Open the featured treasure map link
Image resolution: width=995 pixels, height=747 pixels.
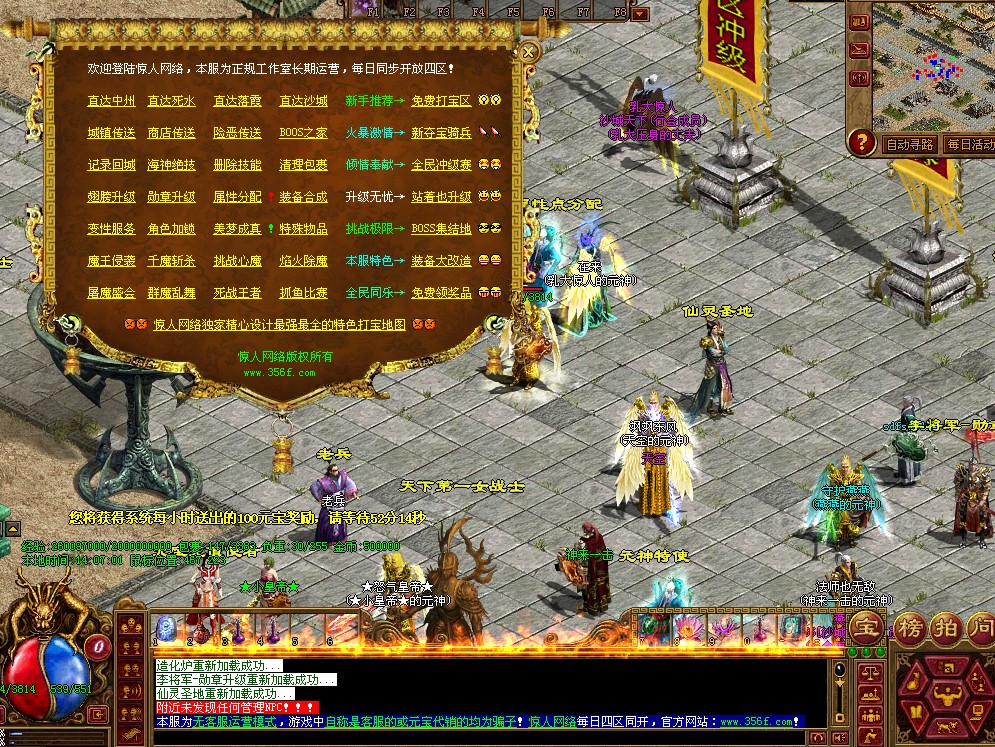pyautogui.click(x=280, y=325)
